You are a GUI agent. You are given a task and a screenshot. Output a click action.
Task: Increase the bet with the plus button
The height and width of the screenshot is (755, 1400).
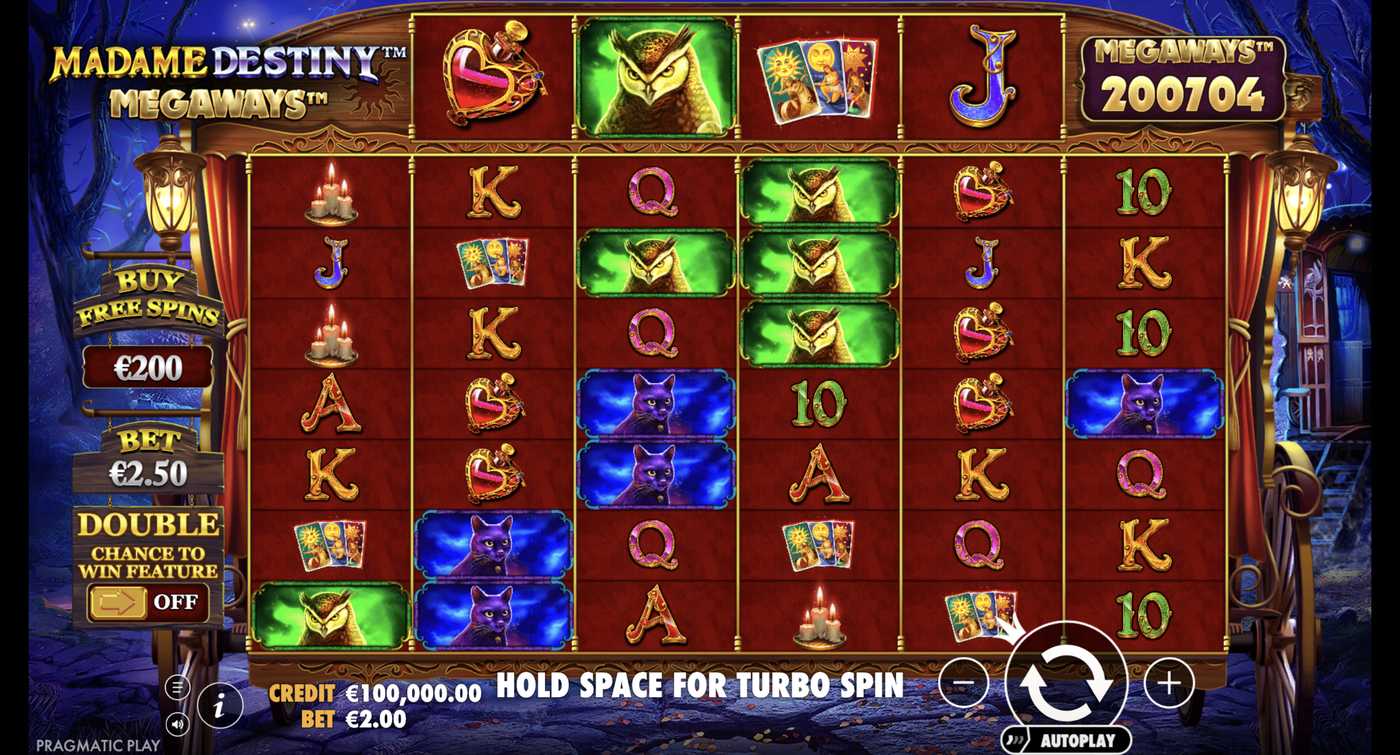pos(1168,683)
